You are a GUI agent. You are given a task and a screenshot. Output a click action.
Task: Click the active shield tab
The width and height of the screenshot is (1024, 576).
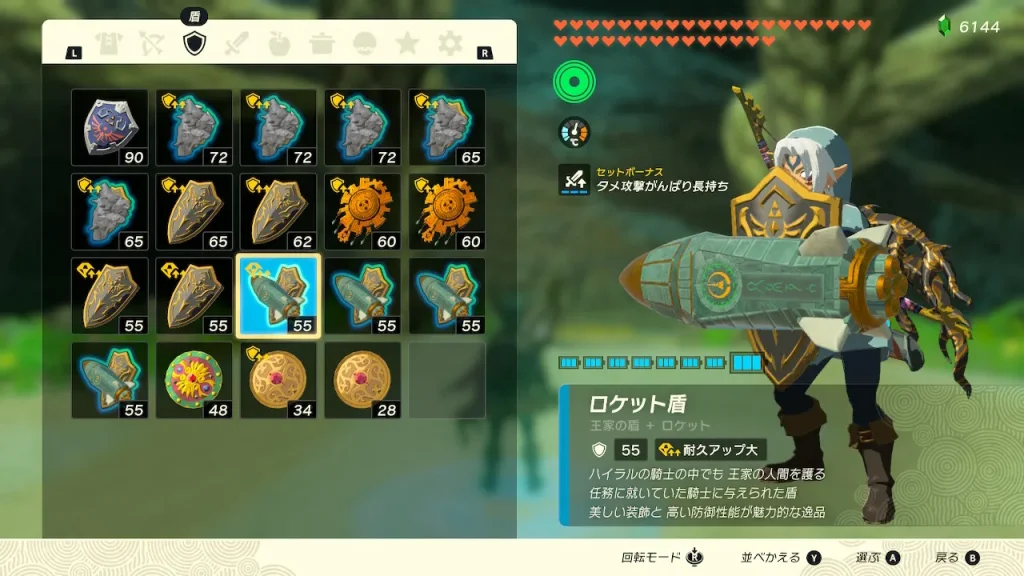pos(194,44)
